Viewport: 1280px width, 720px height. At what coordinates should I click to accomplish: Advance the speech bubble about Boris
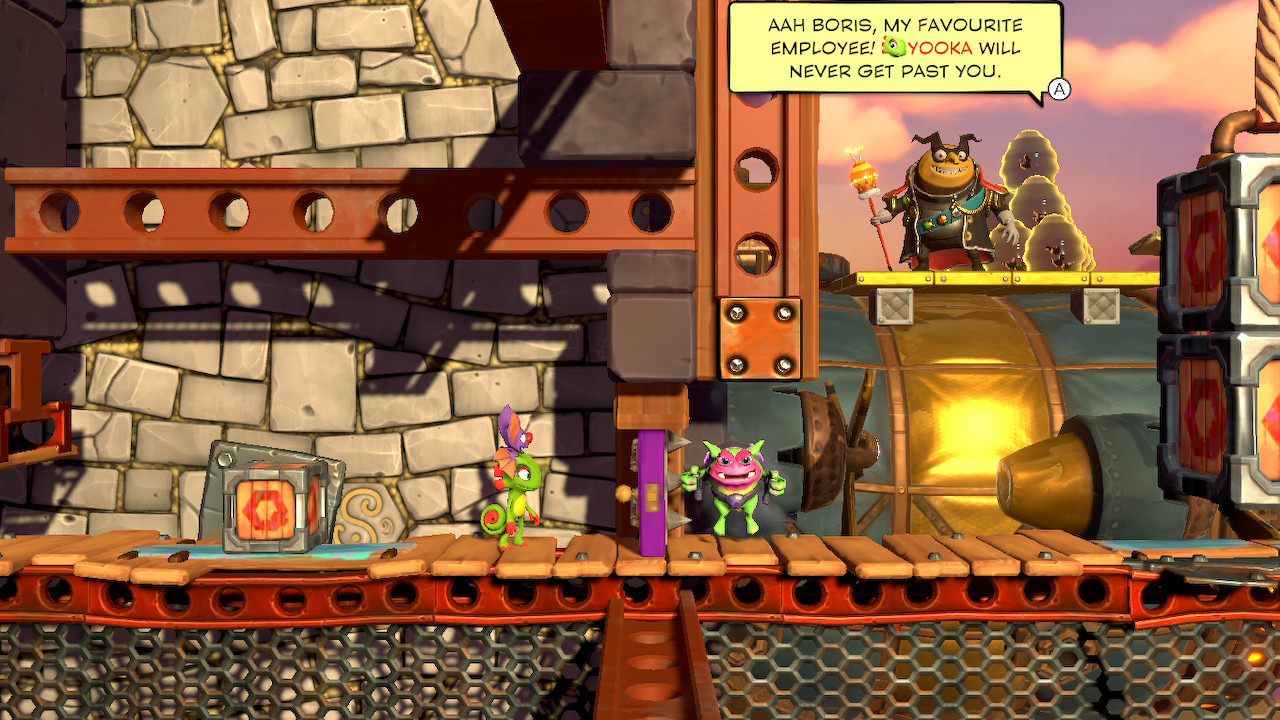[1059, 90]
